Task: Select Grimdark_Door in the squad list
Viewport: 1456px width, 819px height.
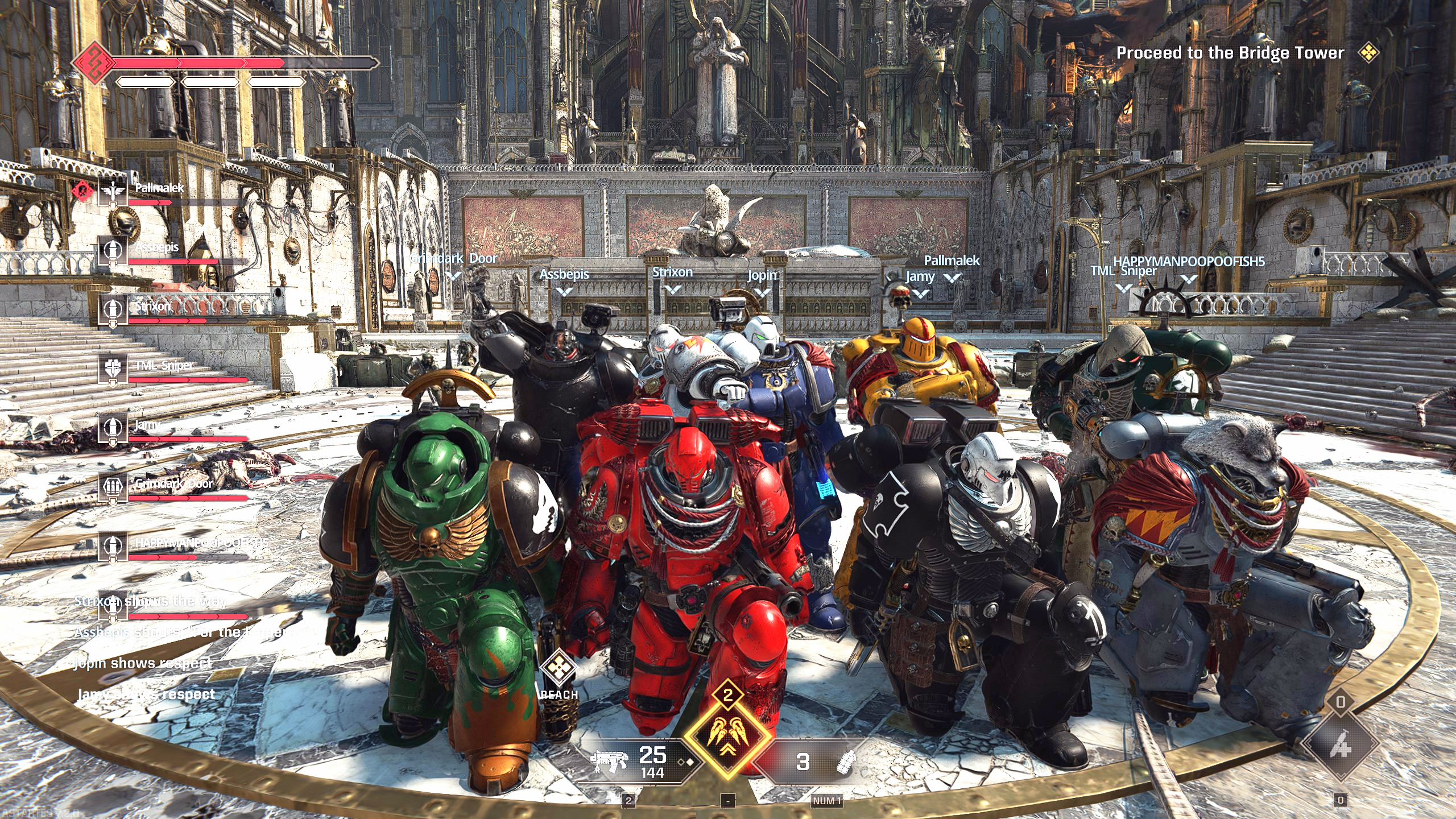Action: pyautogui.click(x=173, y=484)
